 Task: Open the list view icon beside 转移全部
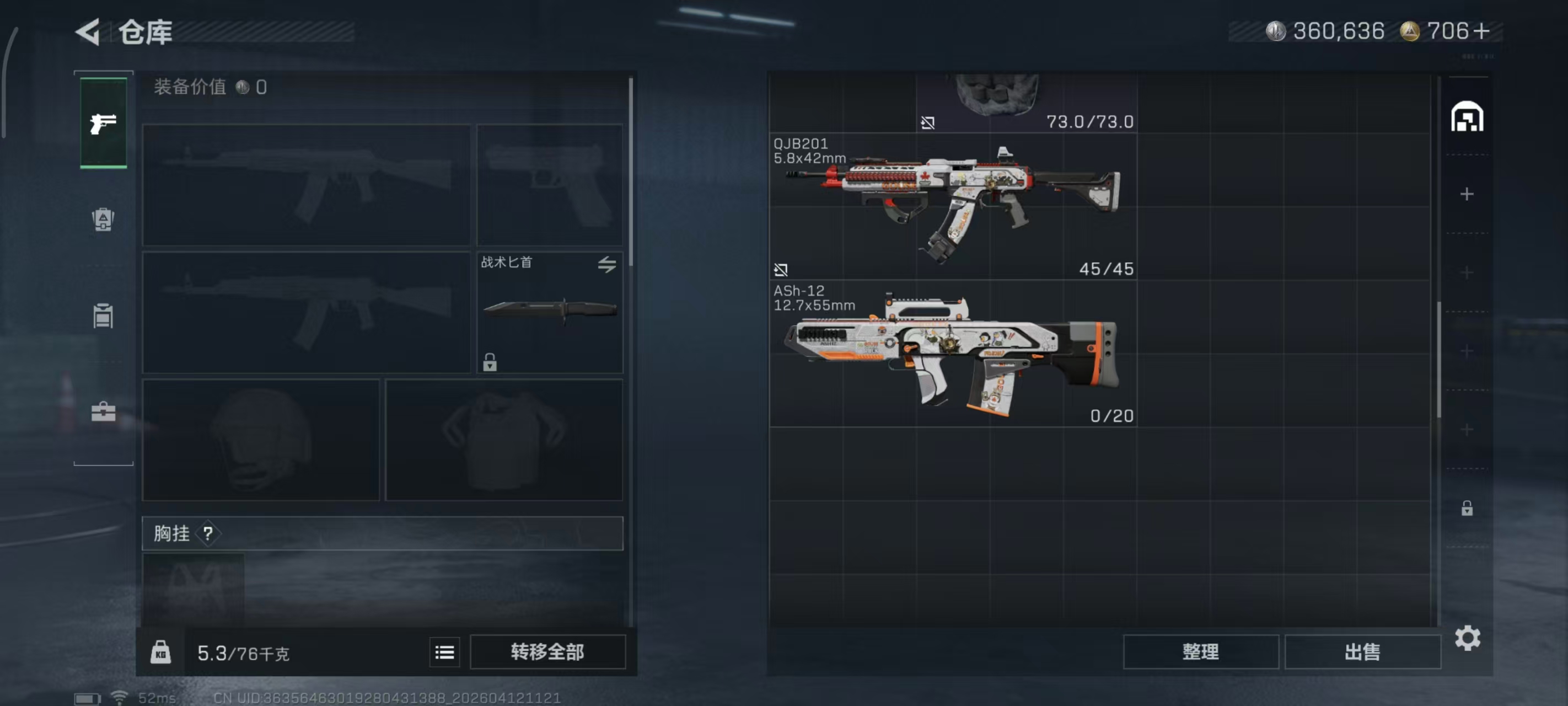[444, 652]
